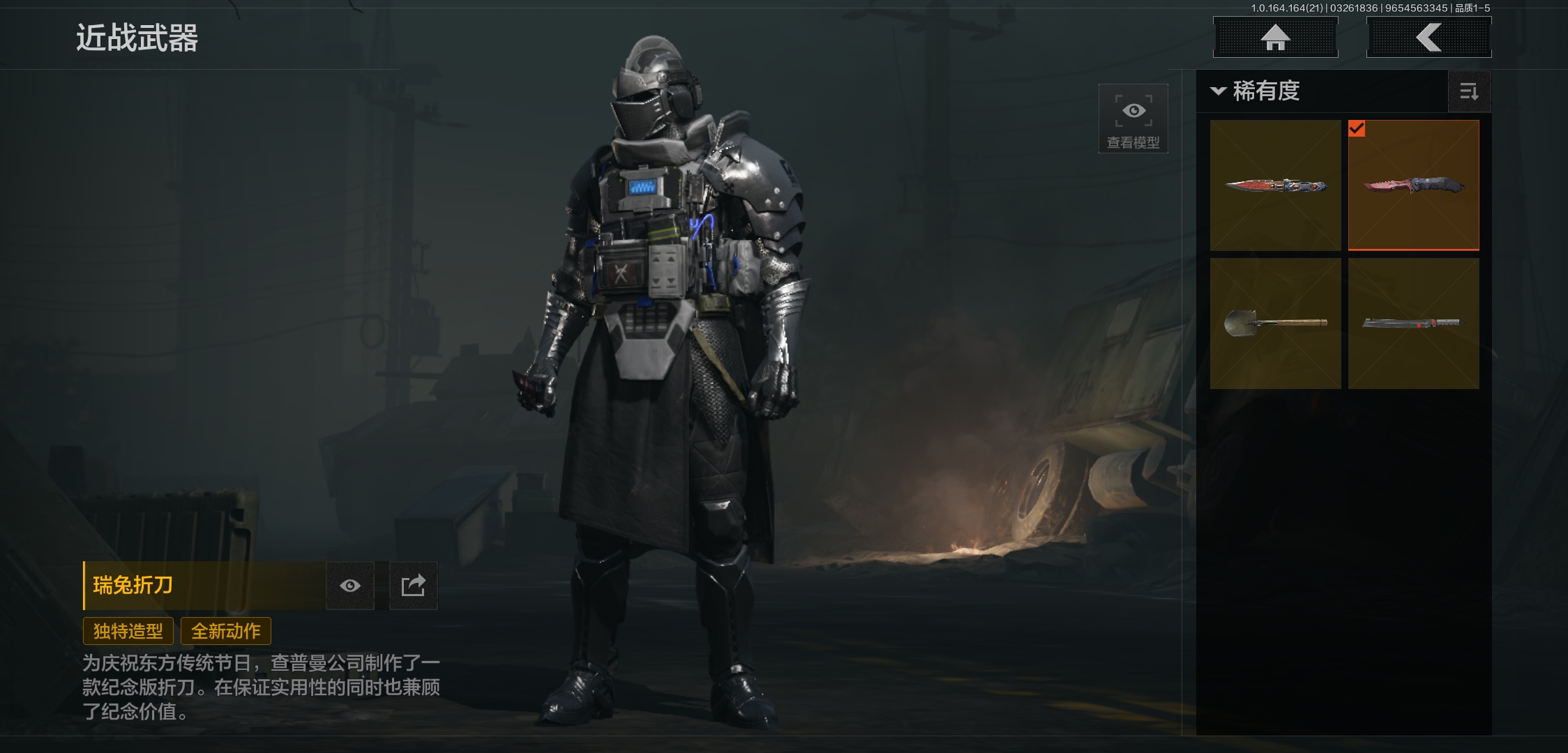Select the equipped 瑞兔折刀 folding knife tile
This screenshot has height=753, width=1568.
1413,185
